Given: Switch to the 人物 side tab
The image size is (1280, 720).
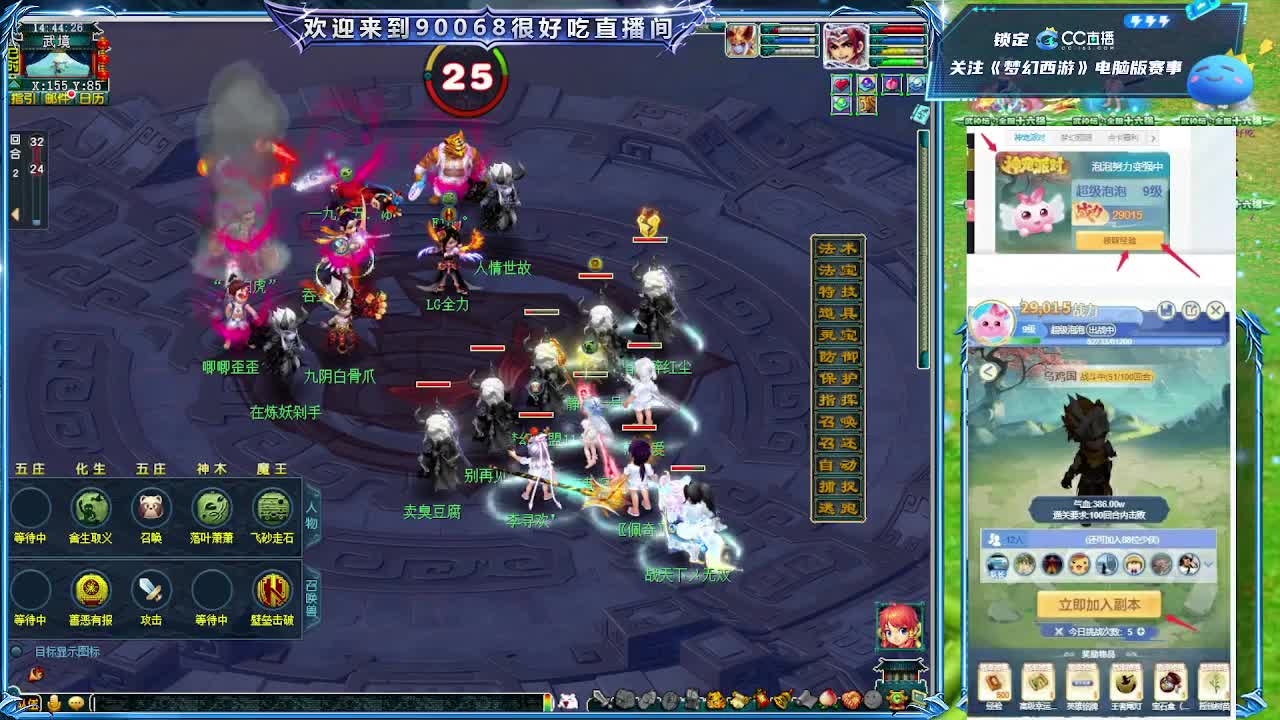Looking at the screenshot, I should coord(310,517).
